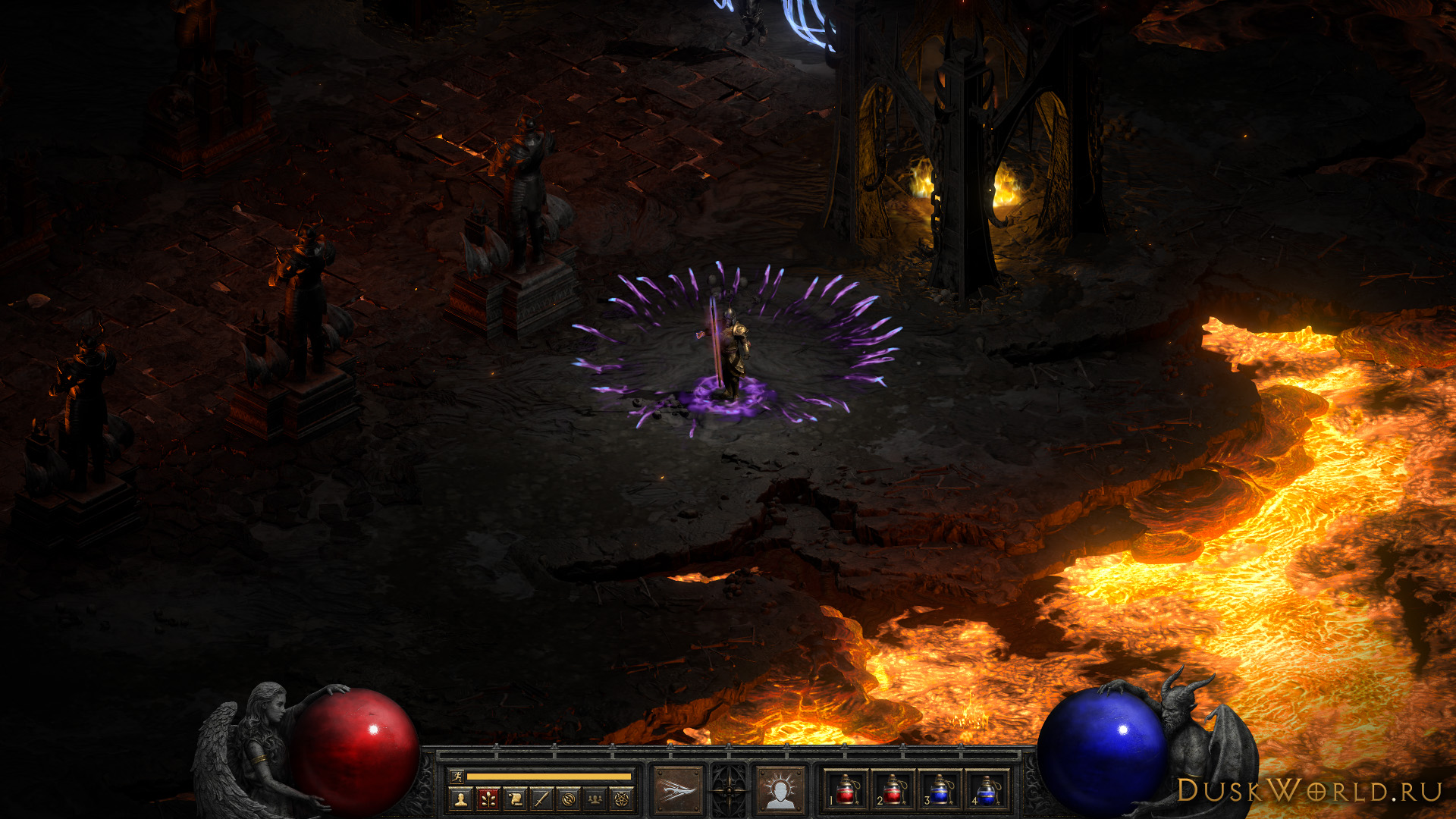Select the left-click javelin skill slot
Screen dimensions: 1456x819
coord(678,790)
